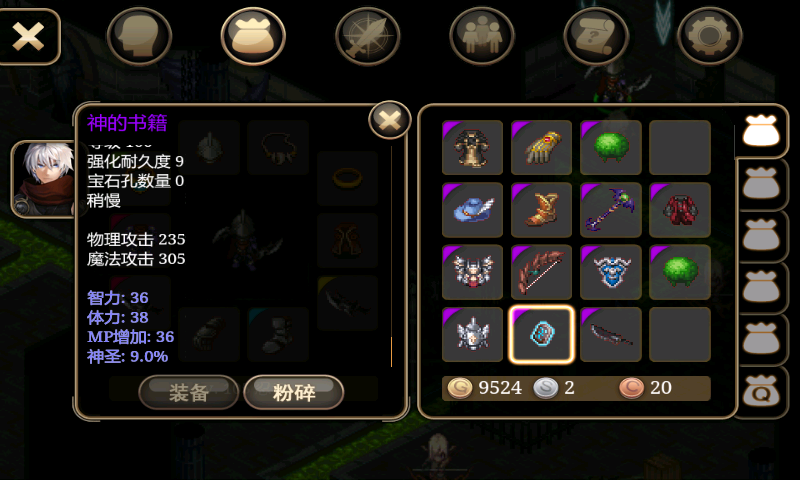Close the menu with the top-left X
The height and width of the screenshot is (480, 800).
[28, 36]
